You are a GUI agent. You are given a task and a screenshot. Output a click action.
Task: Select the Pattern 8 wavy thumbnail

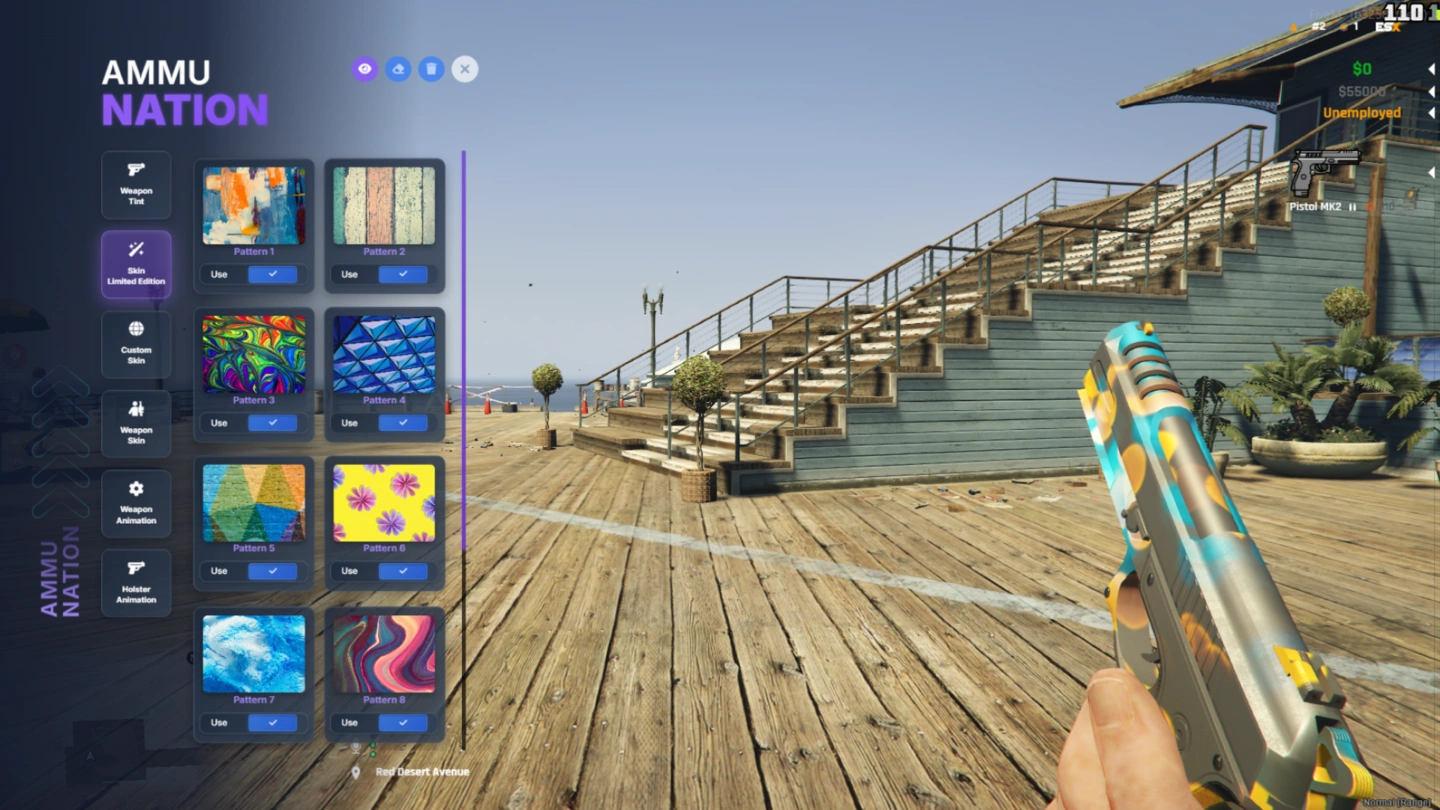(x=384, y=654)
